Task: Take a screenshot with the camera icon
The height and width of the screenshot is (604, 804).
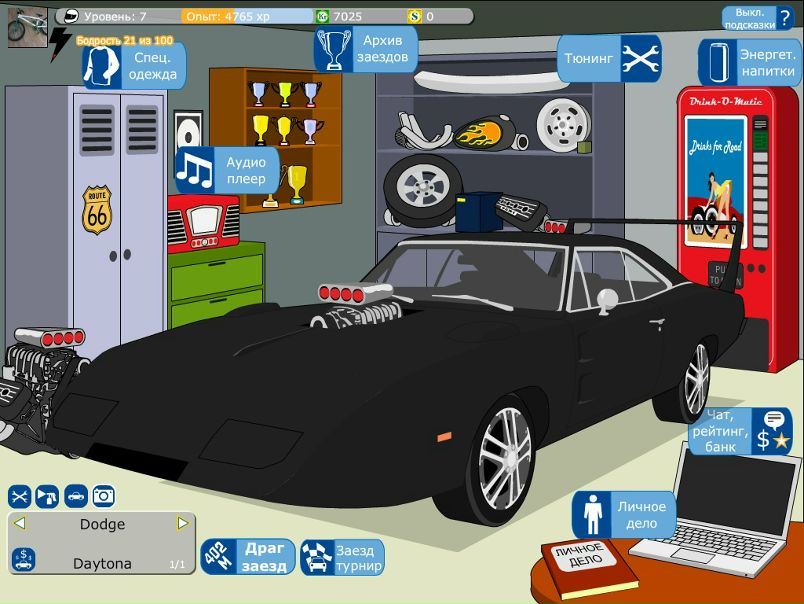Action: point(103,495)
